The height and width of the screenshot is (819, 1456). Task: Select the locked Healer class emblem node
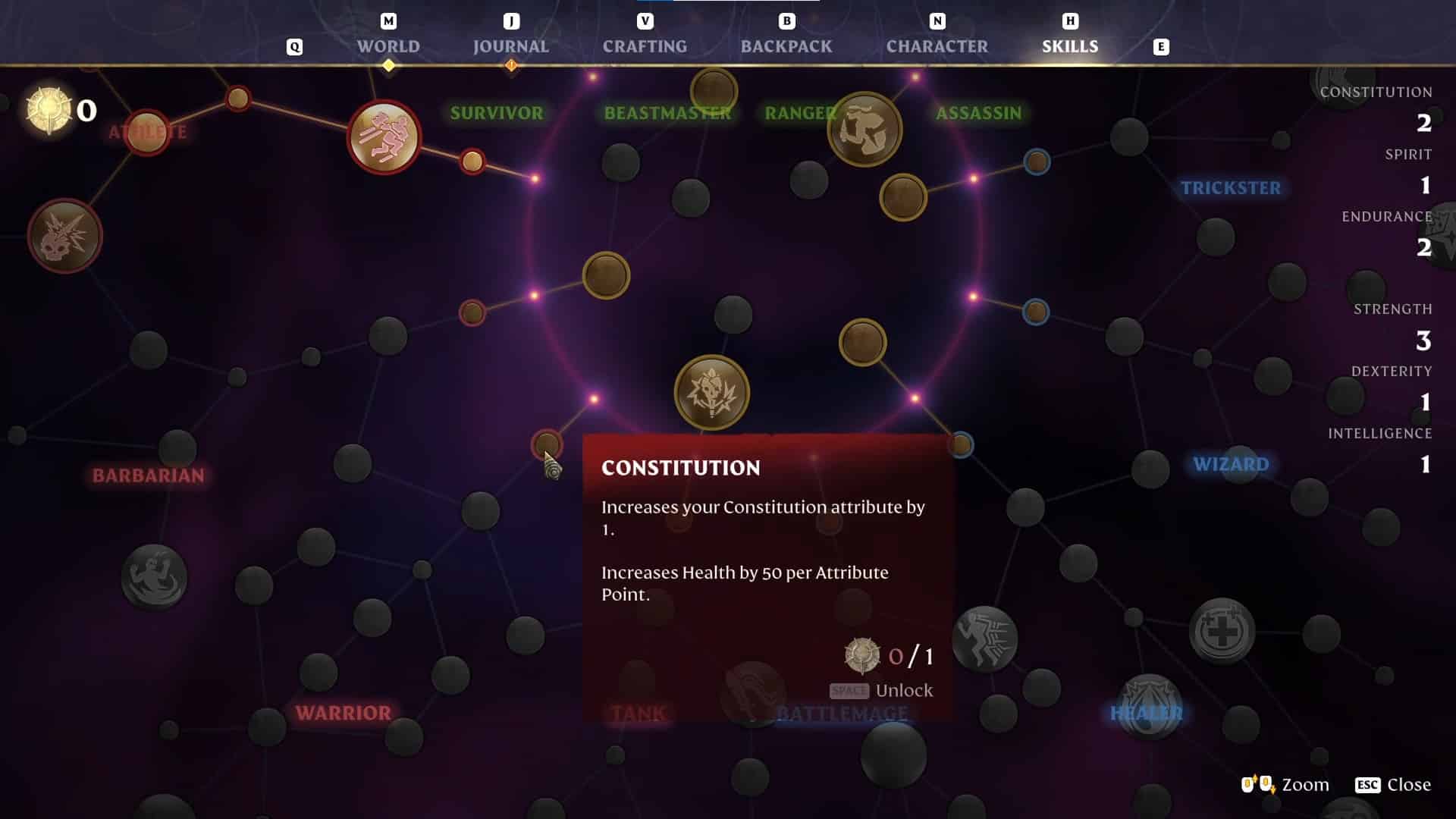1148,707
